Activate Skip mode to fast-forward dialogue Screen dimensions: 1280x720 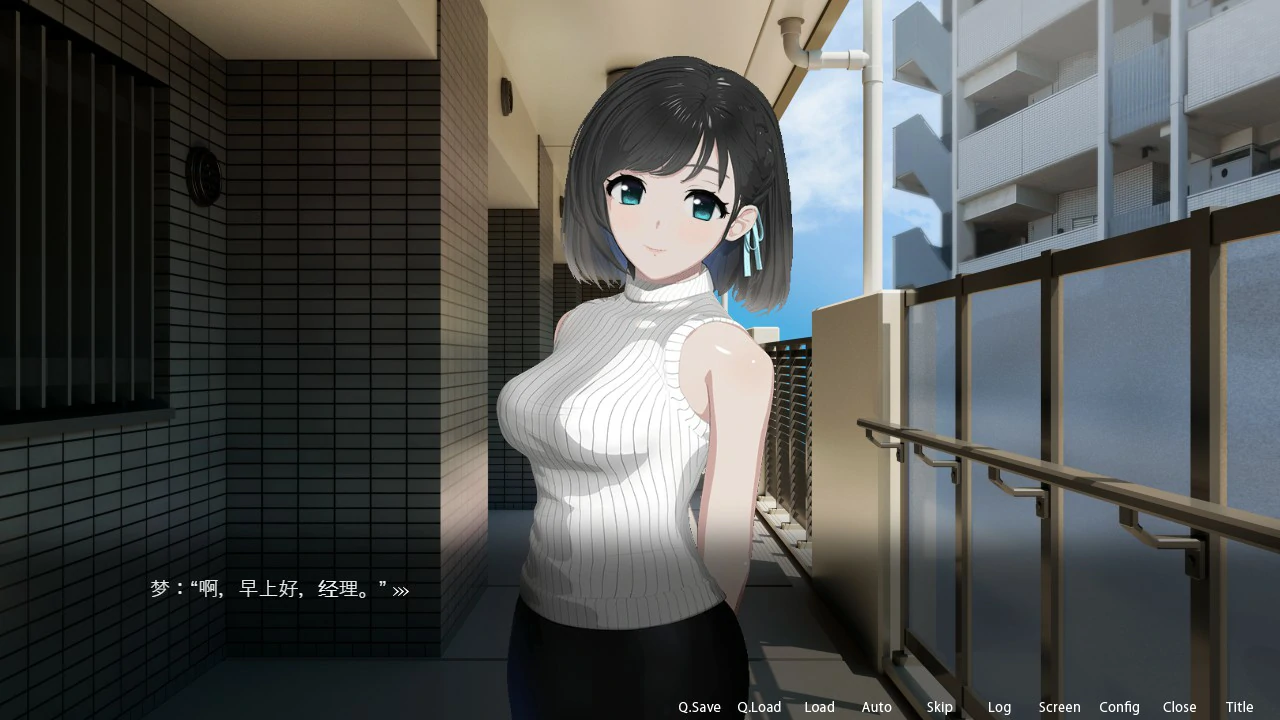pyautogui.click(x=939, y=707)
